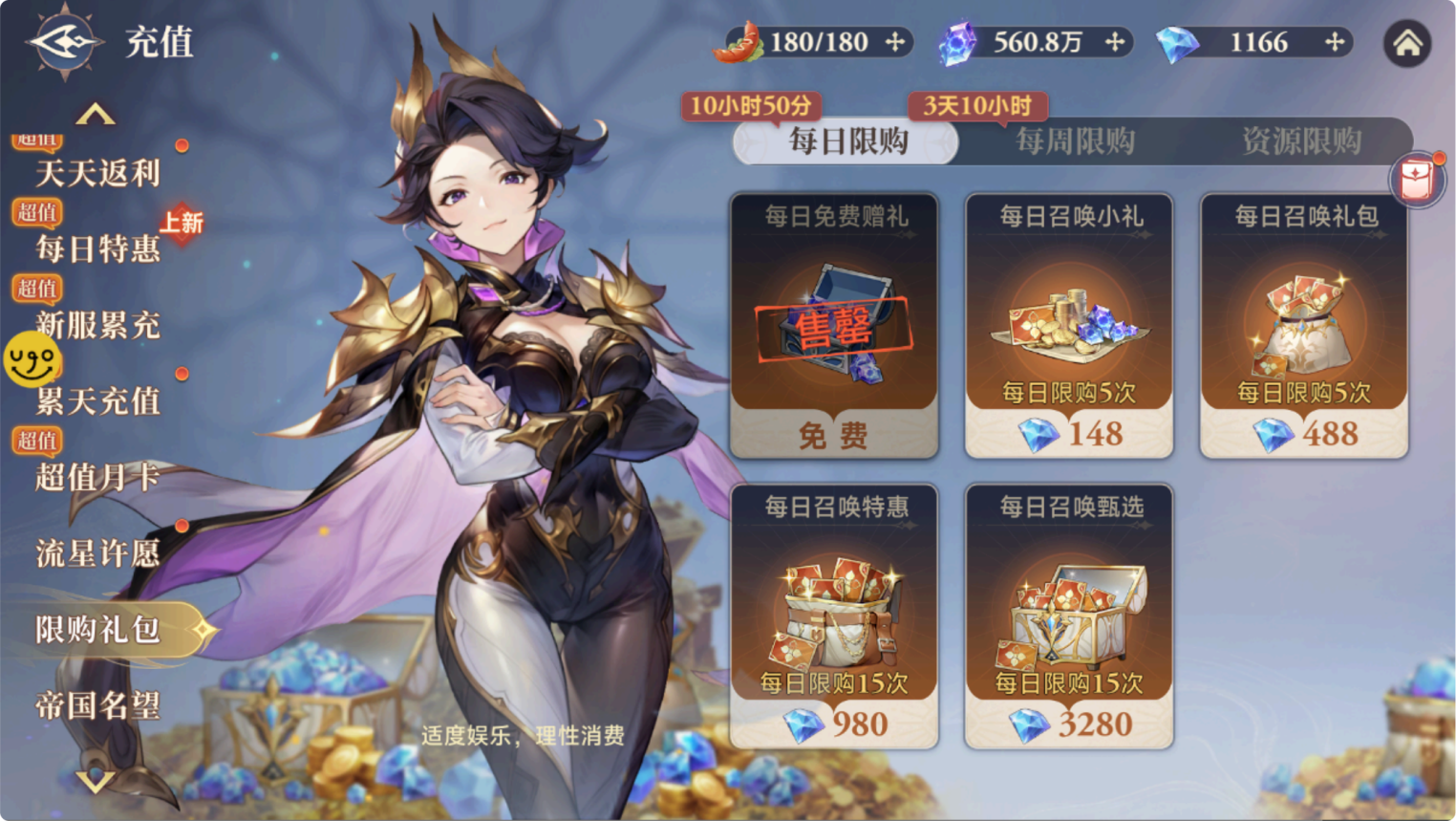The width and height of the screenshot is (1456, 821).
Task: Select the 每日限购 tab
Action: pyautogui.click(x=848, y=141)
